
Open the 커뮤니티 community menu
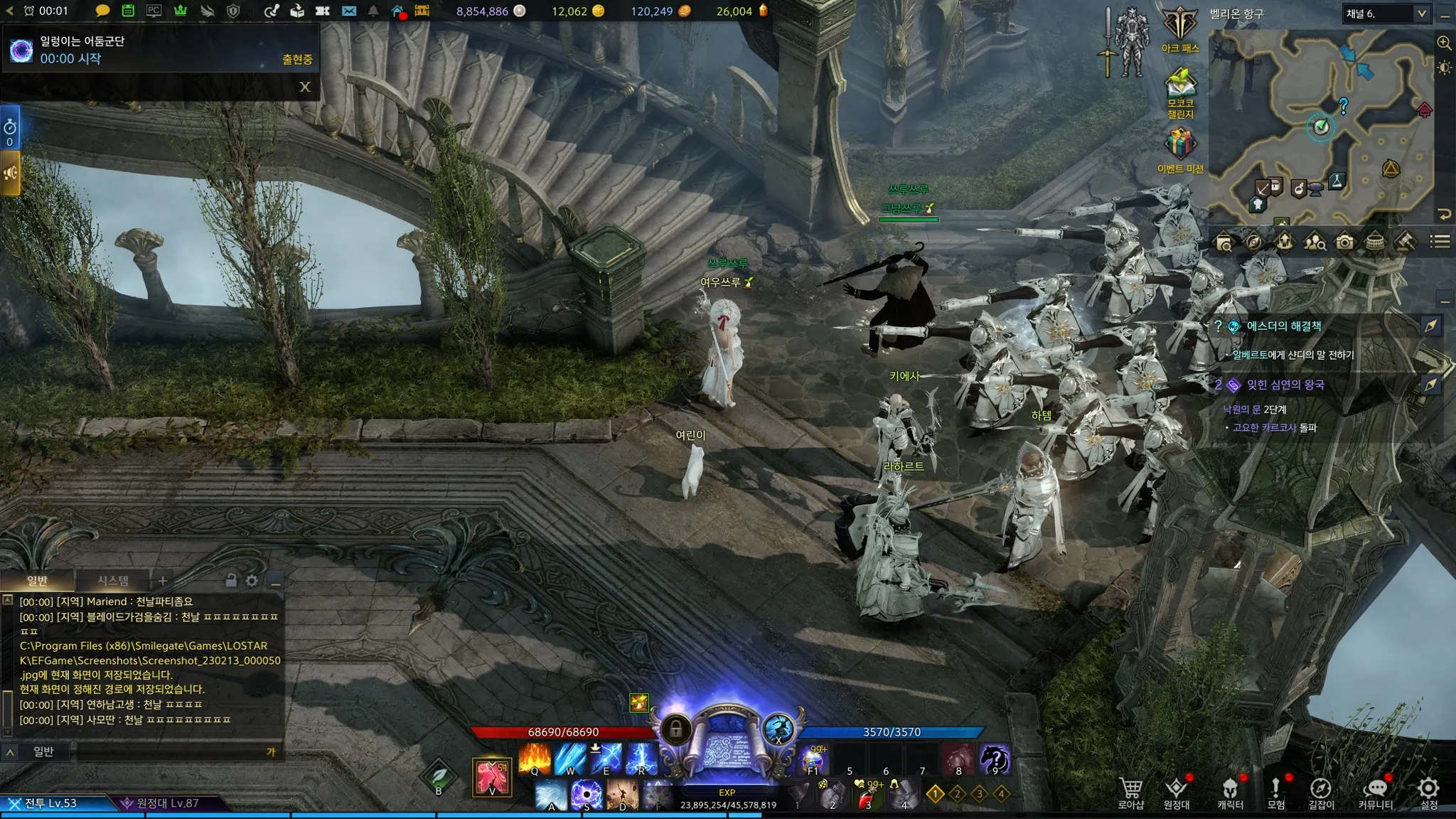[1376, 792]
